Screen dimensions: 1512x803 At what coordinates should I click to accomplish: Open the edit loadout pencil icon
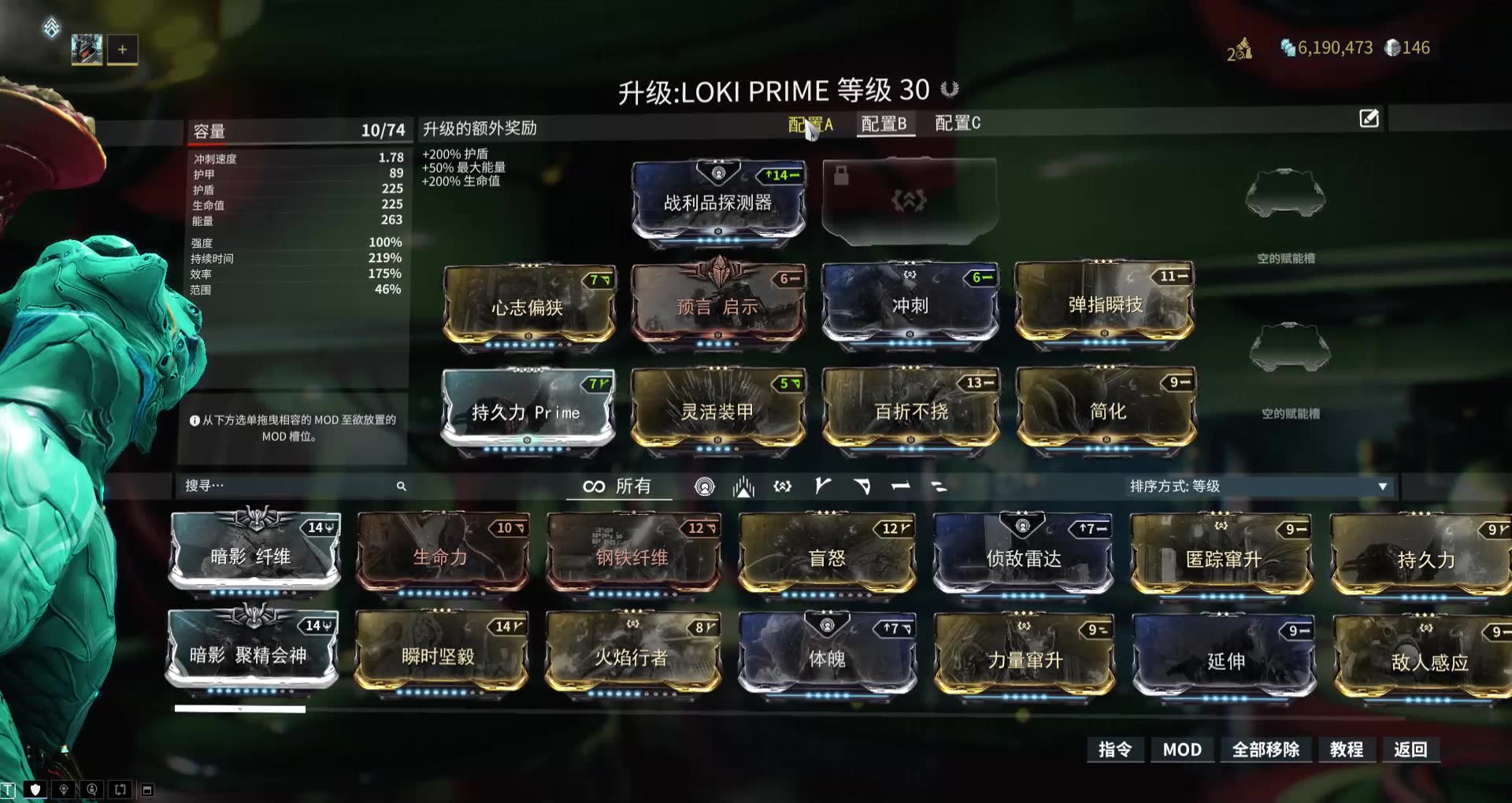(x=1369, y=119)
